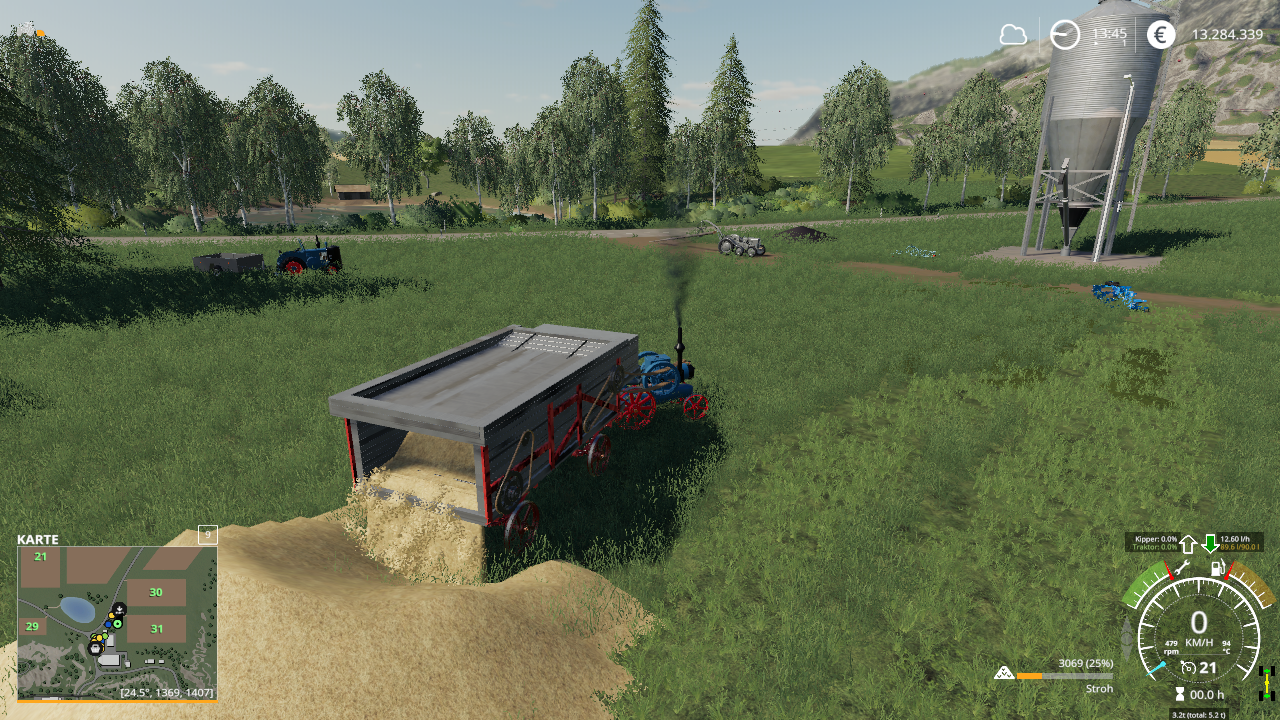Click the yellow vehicle schema icon

pyautogui.click(x=1267, y=682)
